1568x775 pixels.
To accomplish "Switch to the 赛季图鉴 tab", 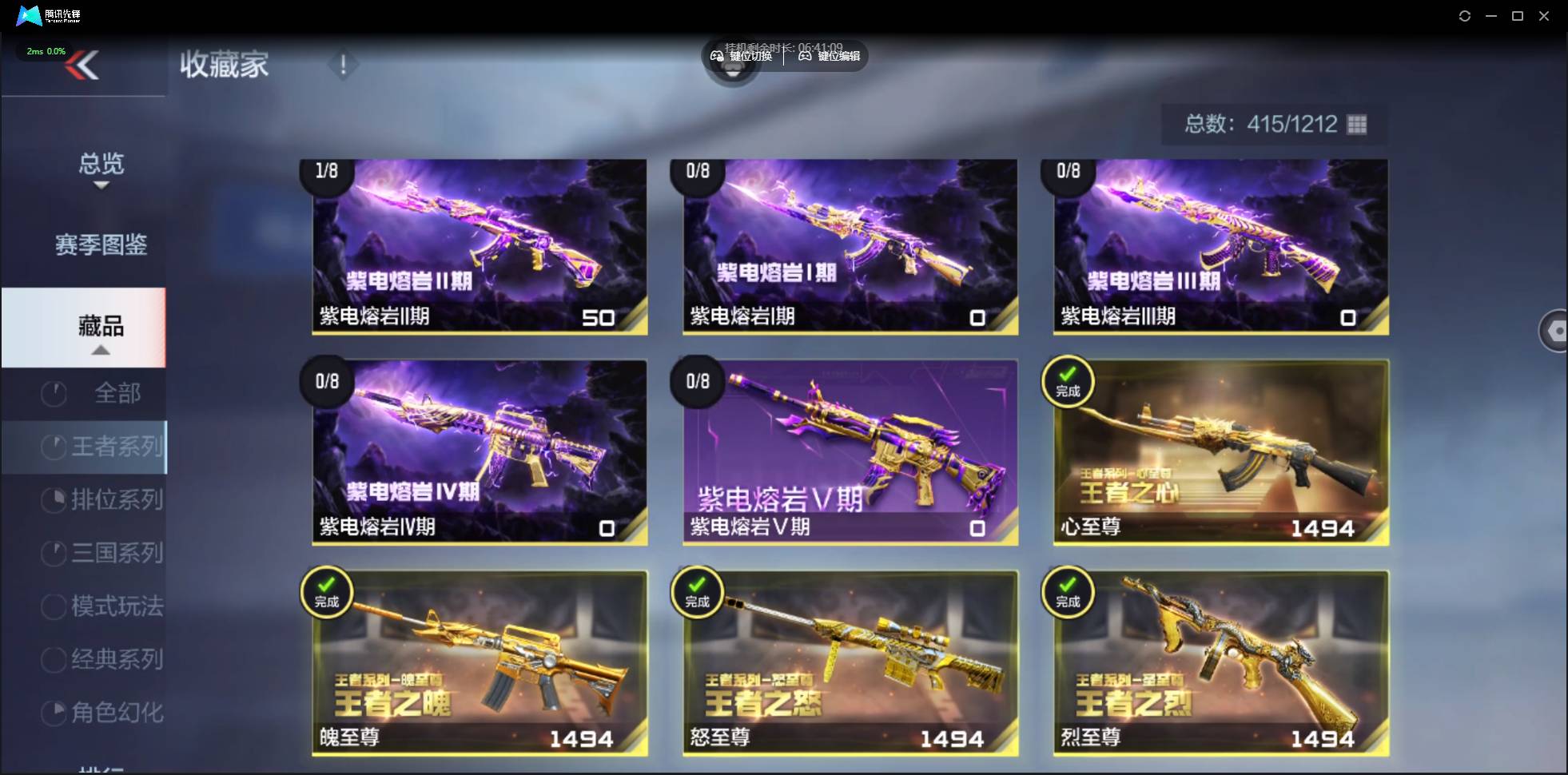I will (100, 245).
